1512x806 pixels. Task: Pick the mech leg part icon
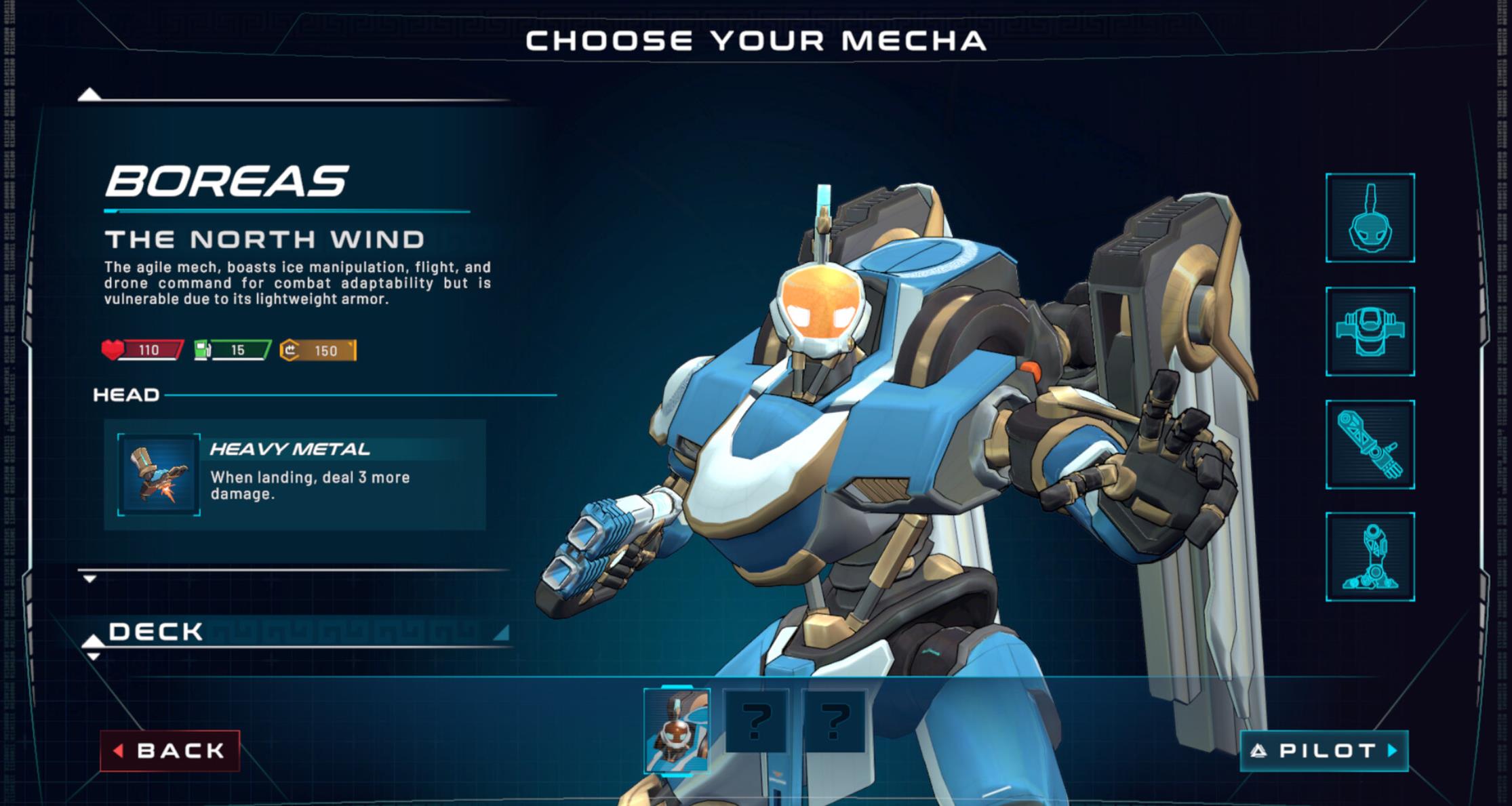tap(1370, 557)
